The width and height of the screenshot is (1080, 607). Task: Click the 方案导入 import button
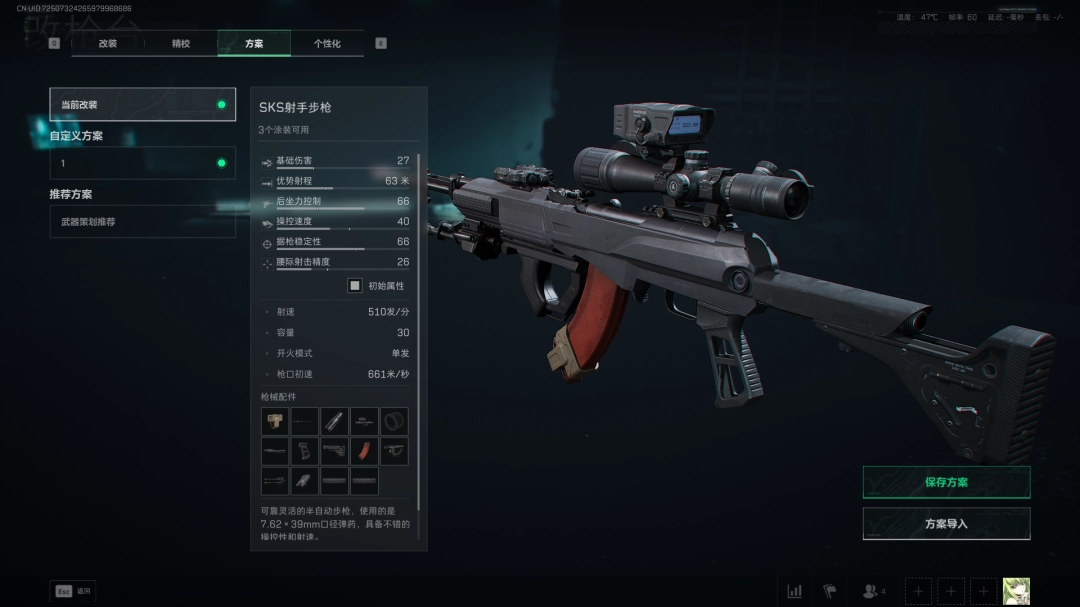click(946, 524)
